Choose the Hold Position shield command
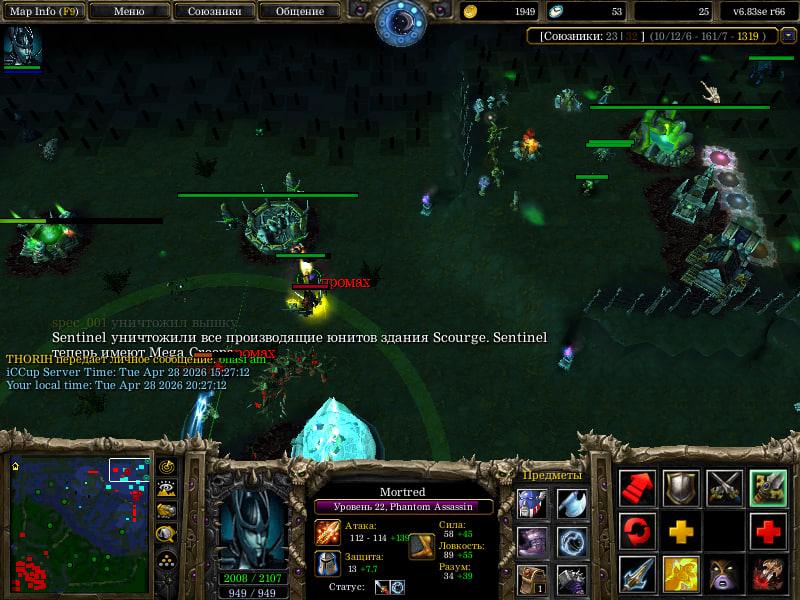Image resolution: width=800 pixels, height=600 pixels. point(681,488)
